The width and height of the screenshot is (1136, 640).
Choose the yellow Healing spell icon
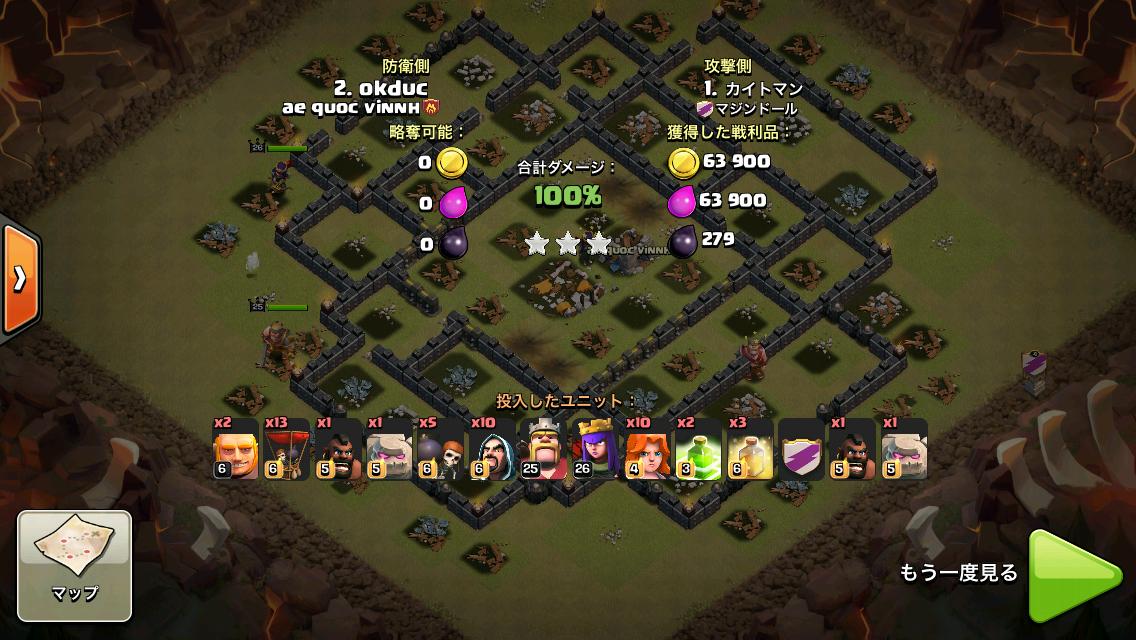coord(749,449)
